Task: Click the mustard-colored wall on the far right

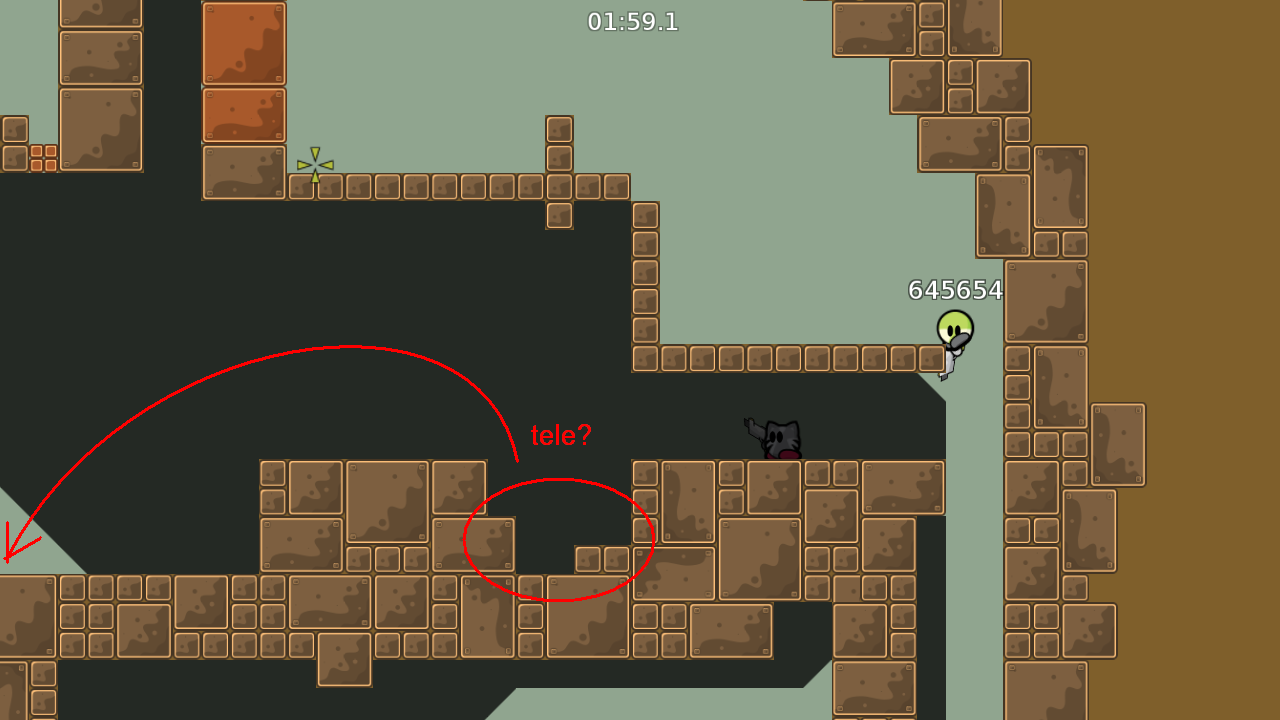Action: (1220, 360)
